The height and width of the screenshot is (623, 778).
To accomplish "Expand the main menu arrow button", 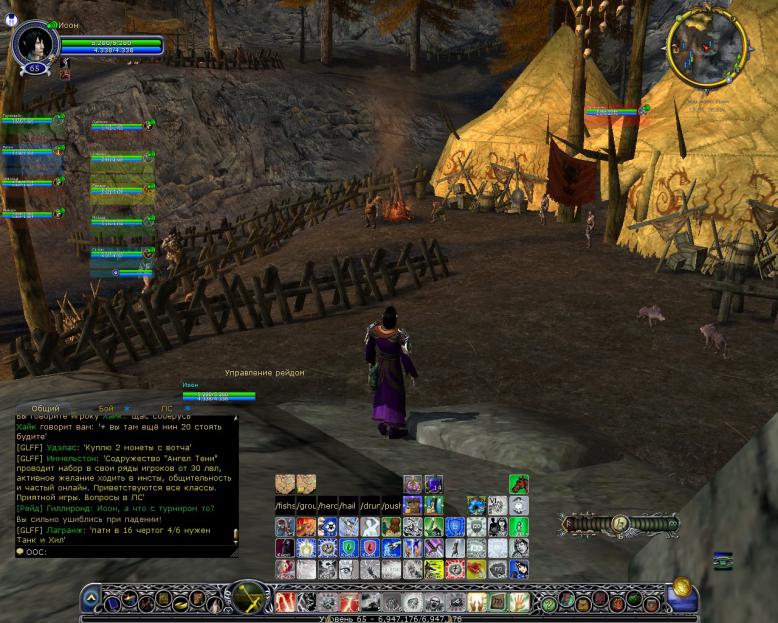I will [91, 599].
